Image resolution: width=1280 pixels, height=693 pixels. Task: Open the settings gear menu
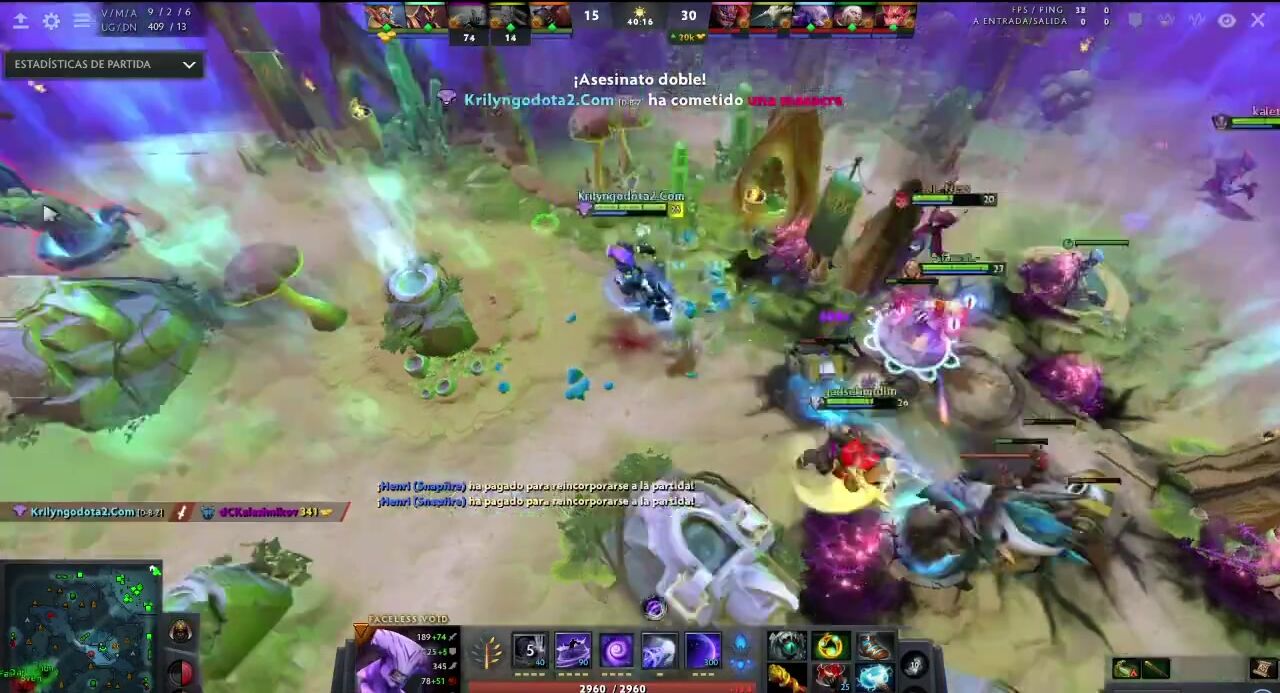[51, 21]
